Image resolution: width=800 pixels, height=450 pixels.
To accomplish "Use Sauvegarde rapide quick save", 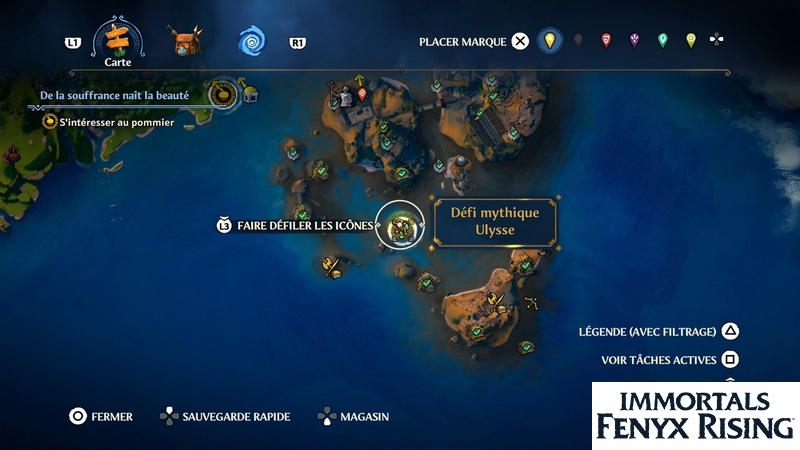I will coord(168,416).
